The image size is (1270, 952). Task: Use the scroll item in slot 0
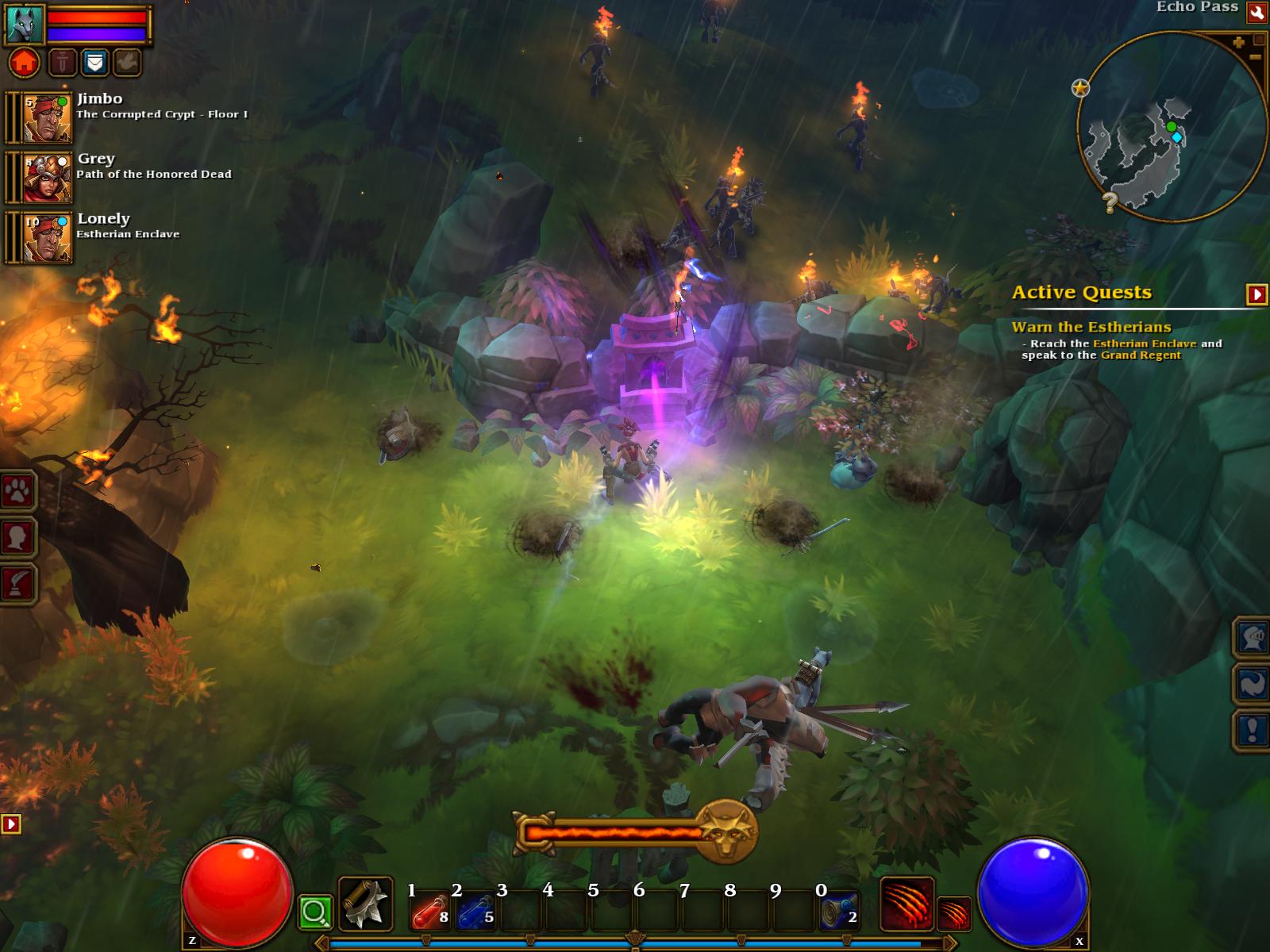point(839,910)
